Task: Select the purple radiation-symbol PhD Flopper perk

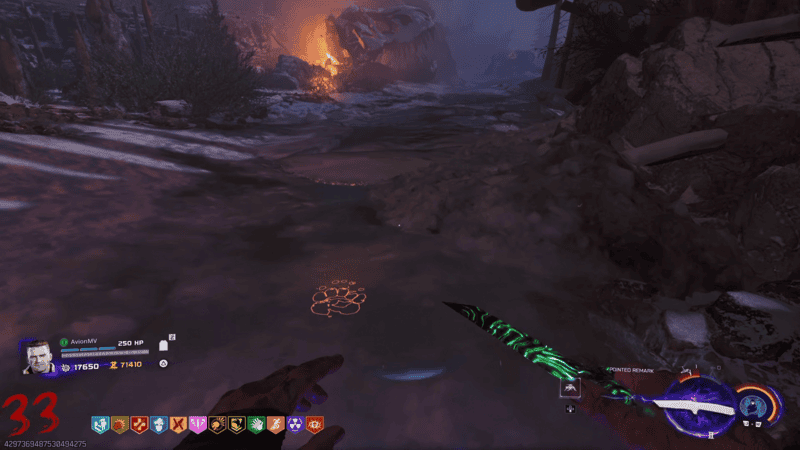Action: click(x=296, y=424)
